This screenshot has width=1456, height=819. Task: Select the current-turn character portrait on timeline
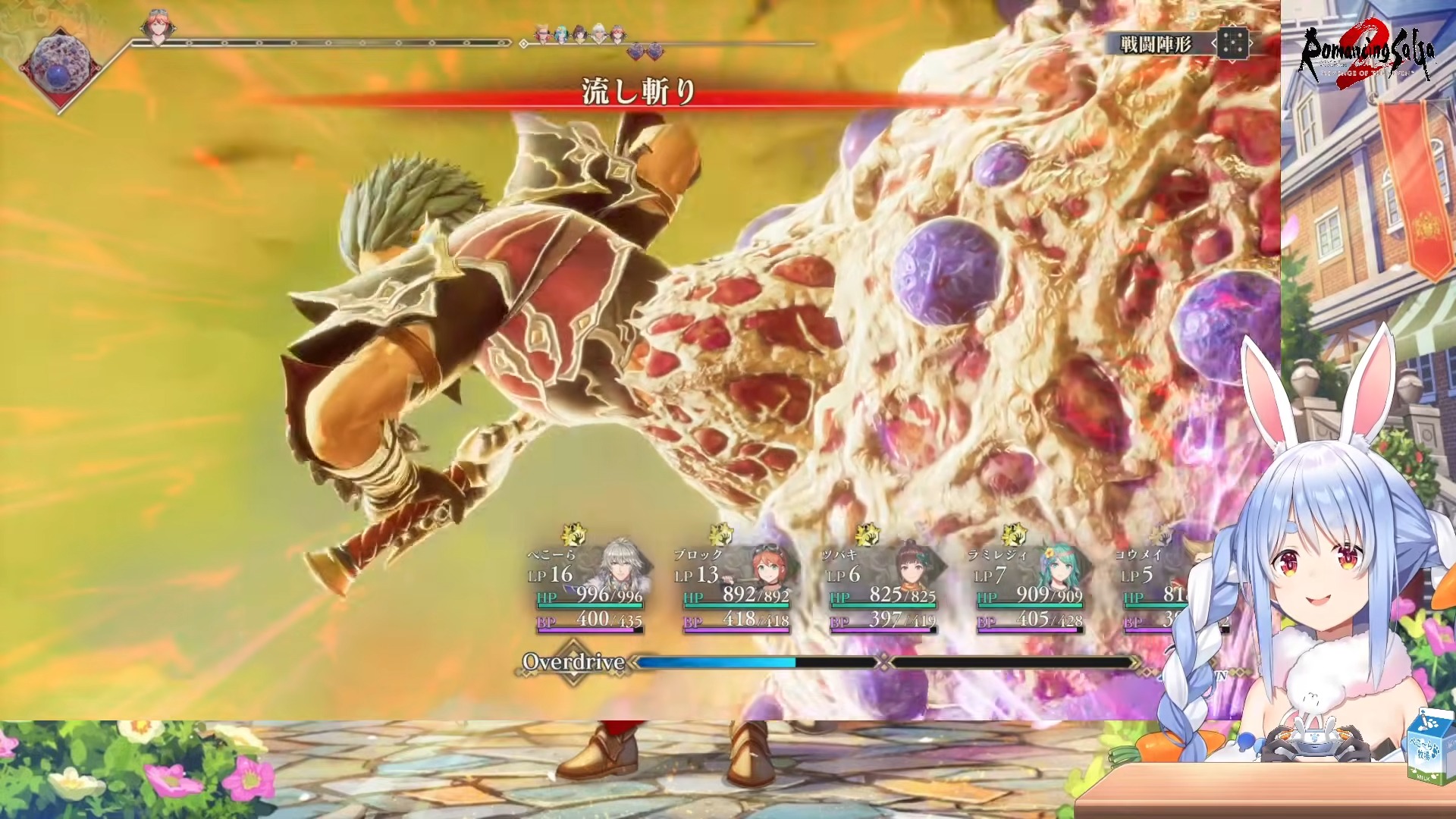coord(158,27)
